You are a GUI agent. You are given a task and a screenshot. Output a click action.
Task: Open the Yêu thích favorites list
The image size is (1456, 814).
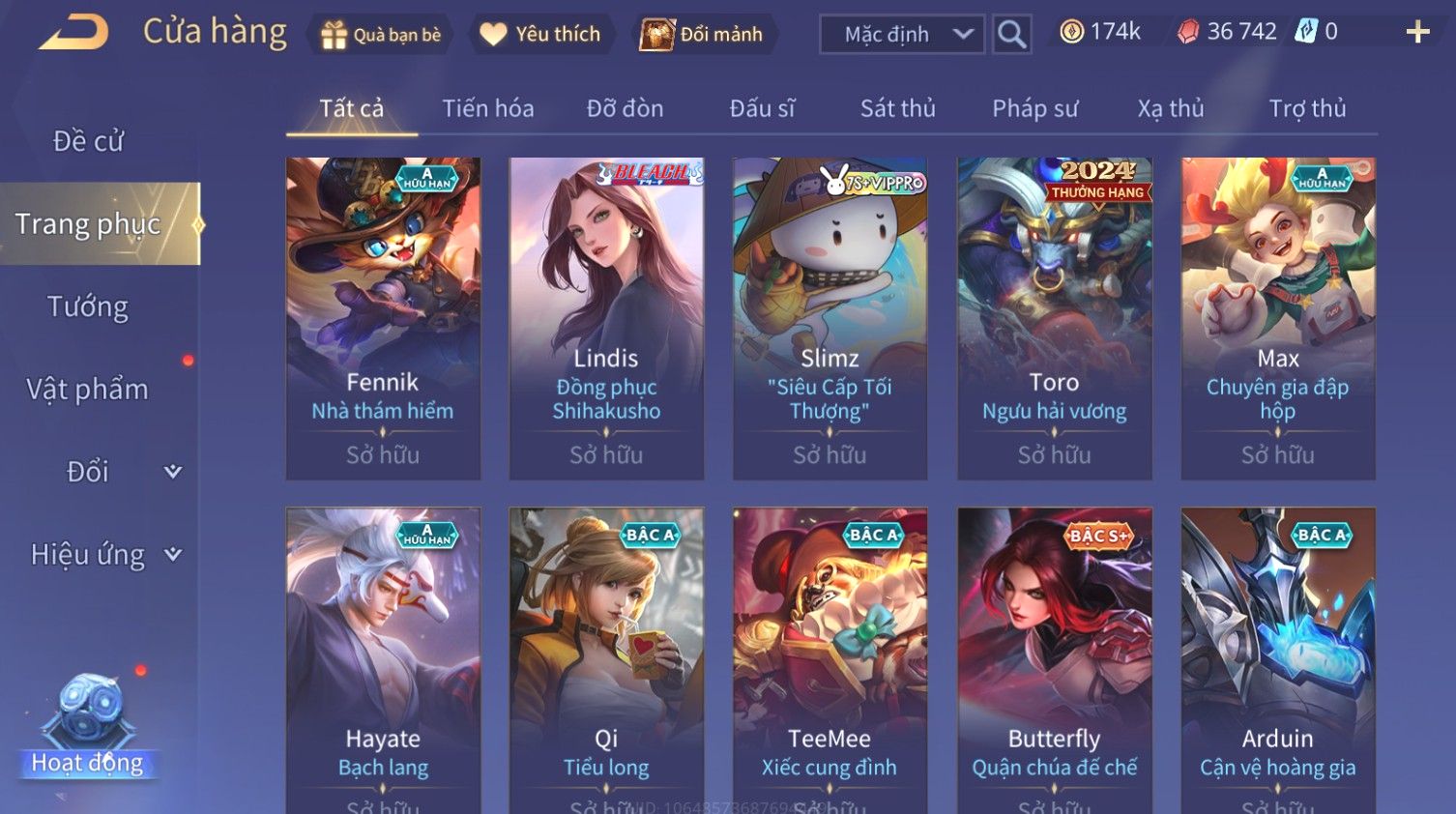pyautogui.click(x=541, y=35)
